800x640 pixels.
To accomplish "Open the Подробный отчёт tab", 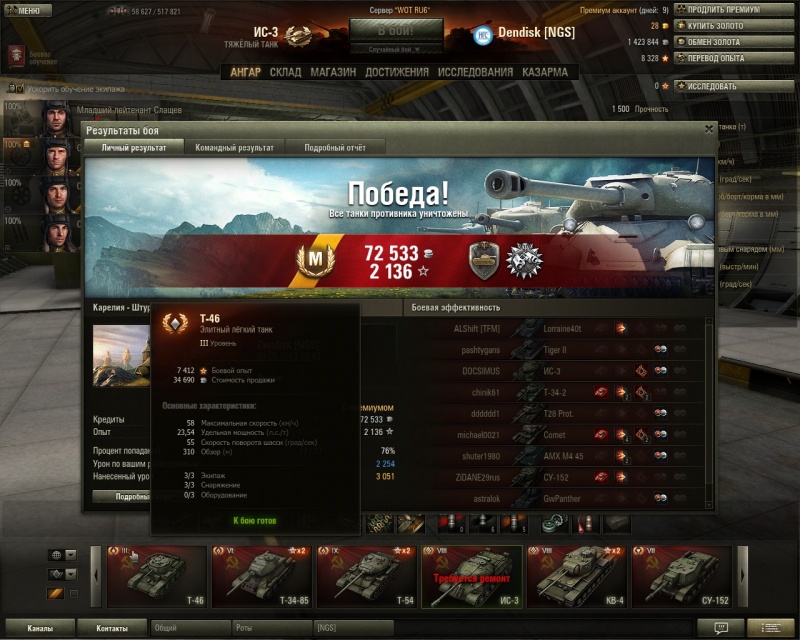I will pos(336,147).
